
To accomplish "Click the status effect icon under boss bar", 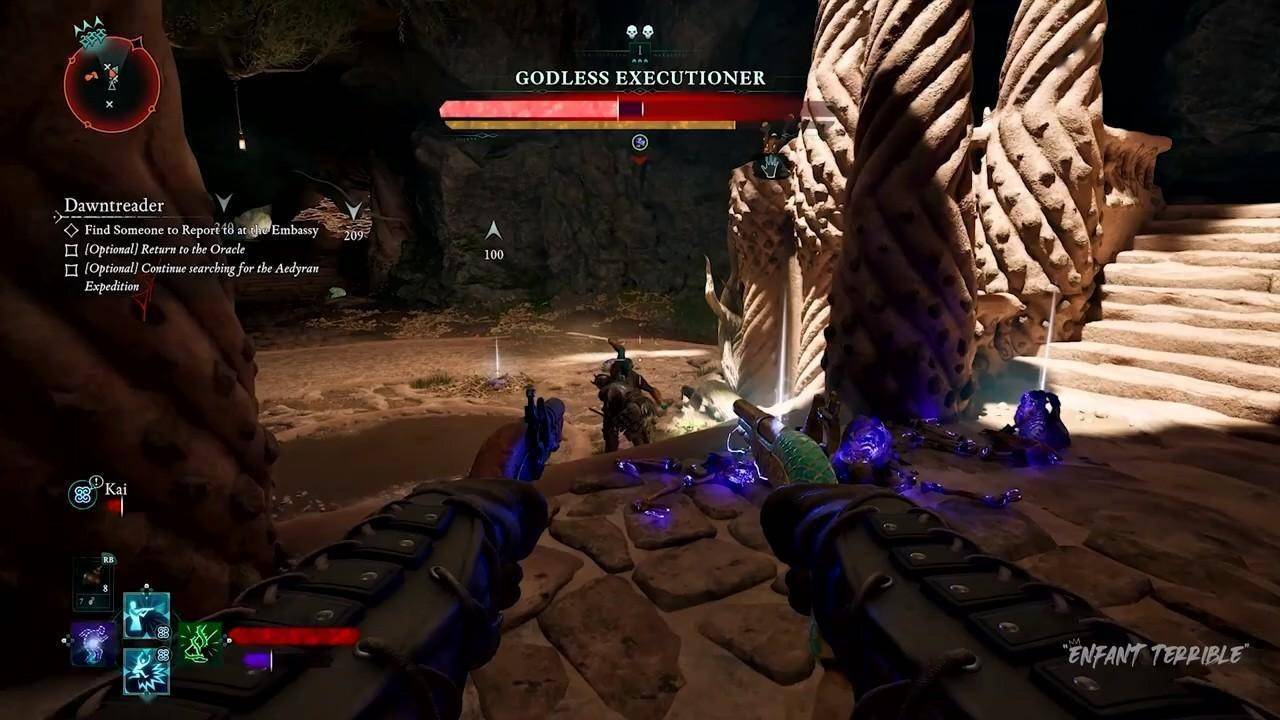I will pos(640,143).
